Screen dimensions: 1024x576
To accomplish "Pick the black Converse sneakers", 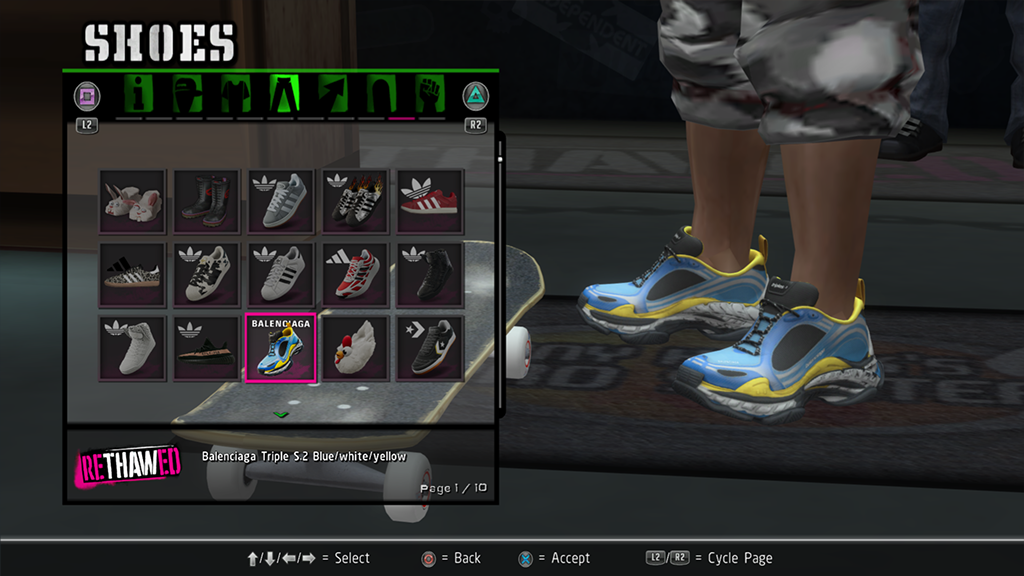I will point(429,348).
